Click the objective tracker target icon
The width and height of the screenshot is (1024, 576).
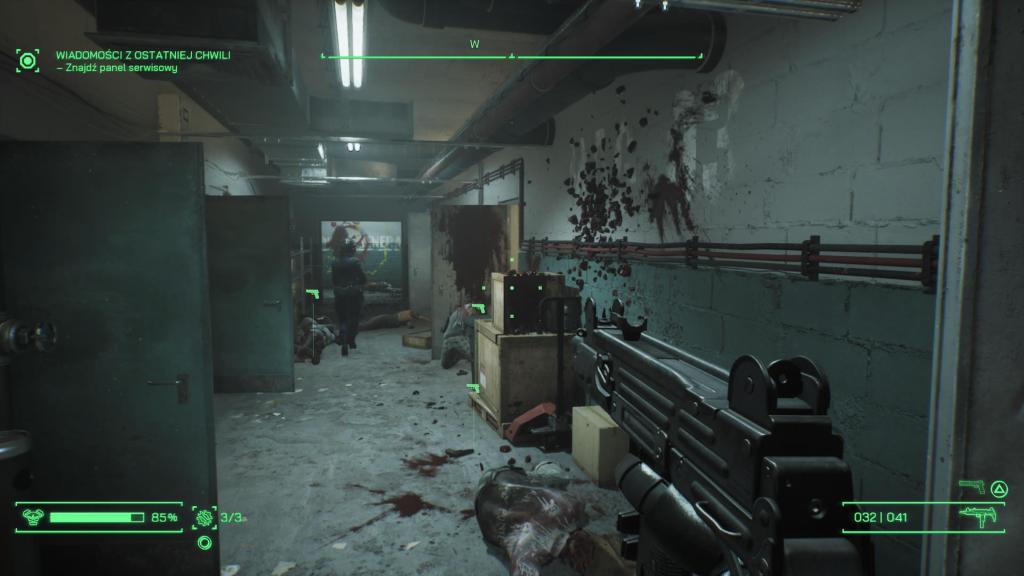click(x=28, y=60)
